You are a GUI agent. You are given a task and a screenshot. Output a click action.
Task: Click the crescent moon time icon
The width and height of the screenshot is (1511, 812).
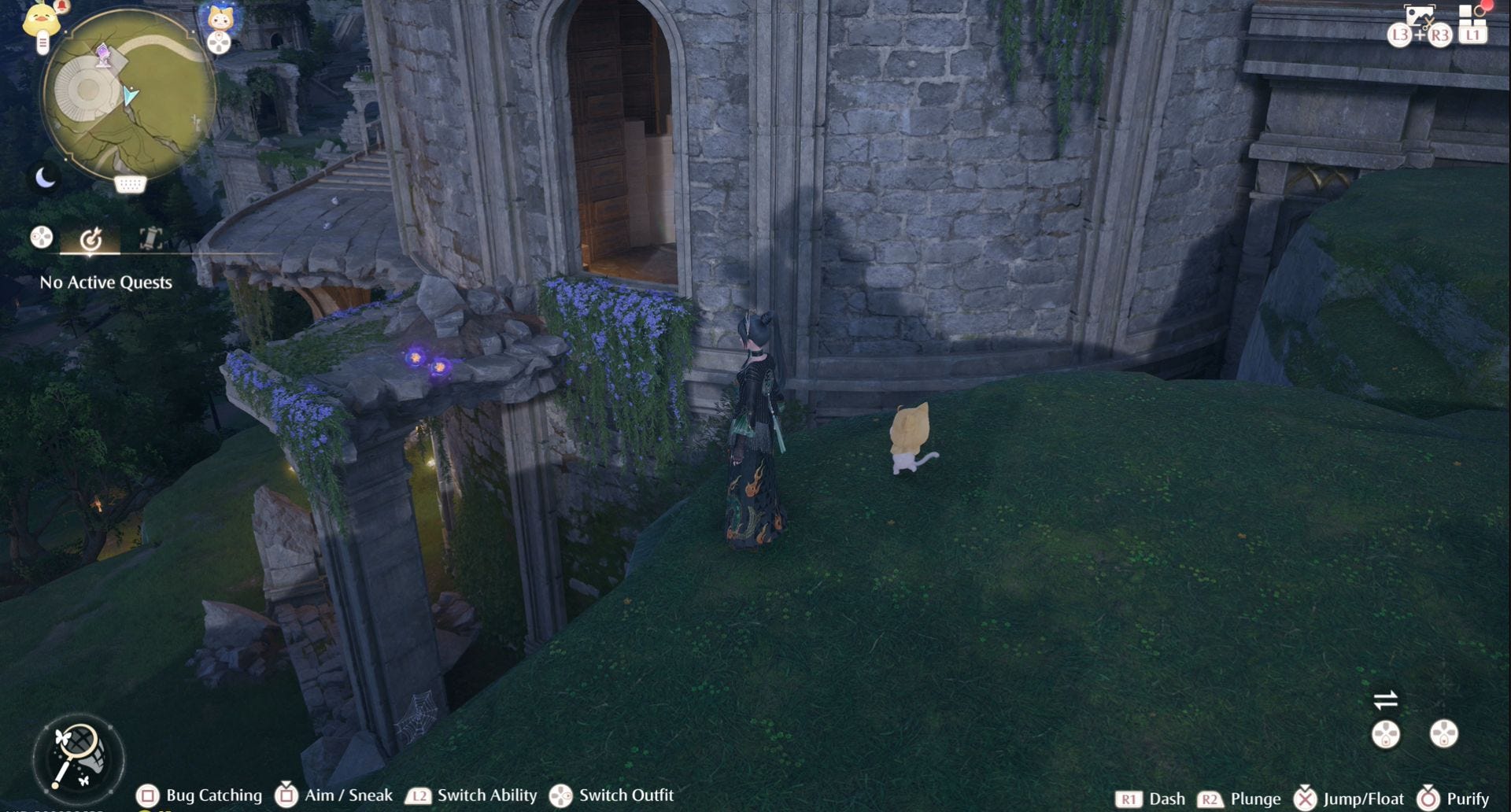45,179
